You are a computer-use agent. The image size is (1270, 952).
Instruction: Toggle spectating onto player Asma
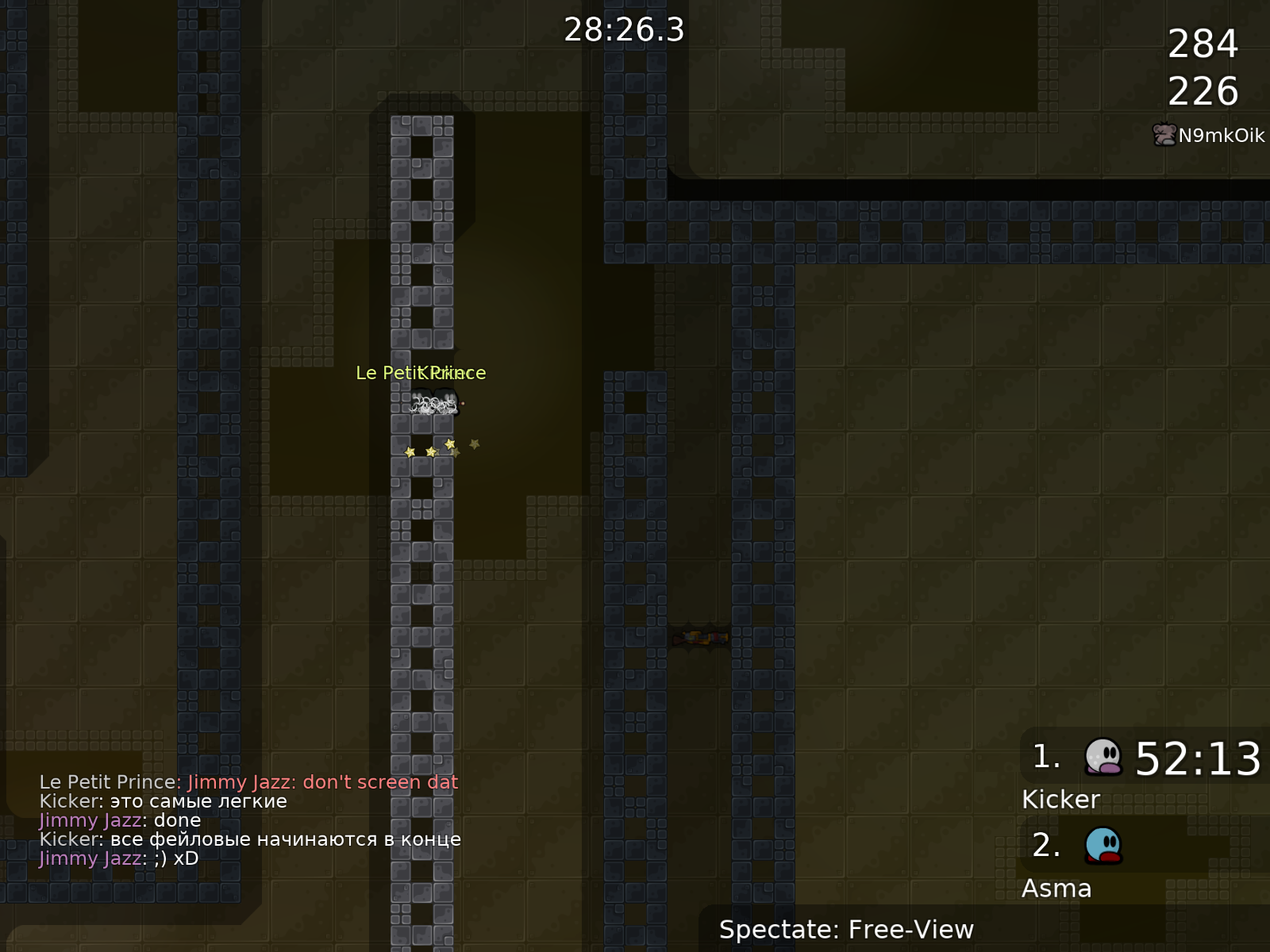tap(1056, 889)
